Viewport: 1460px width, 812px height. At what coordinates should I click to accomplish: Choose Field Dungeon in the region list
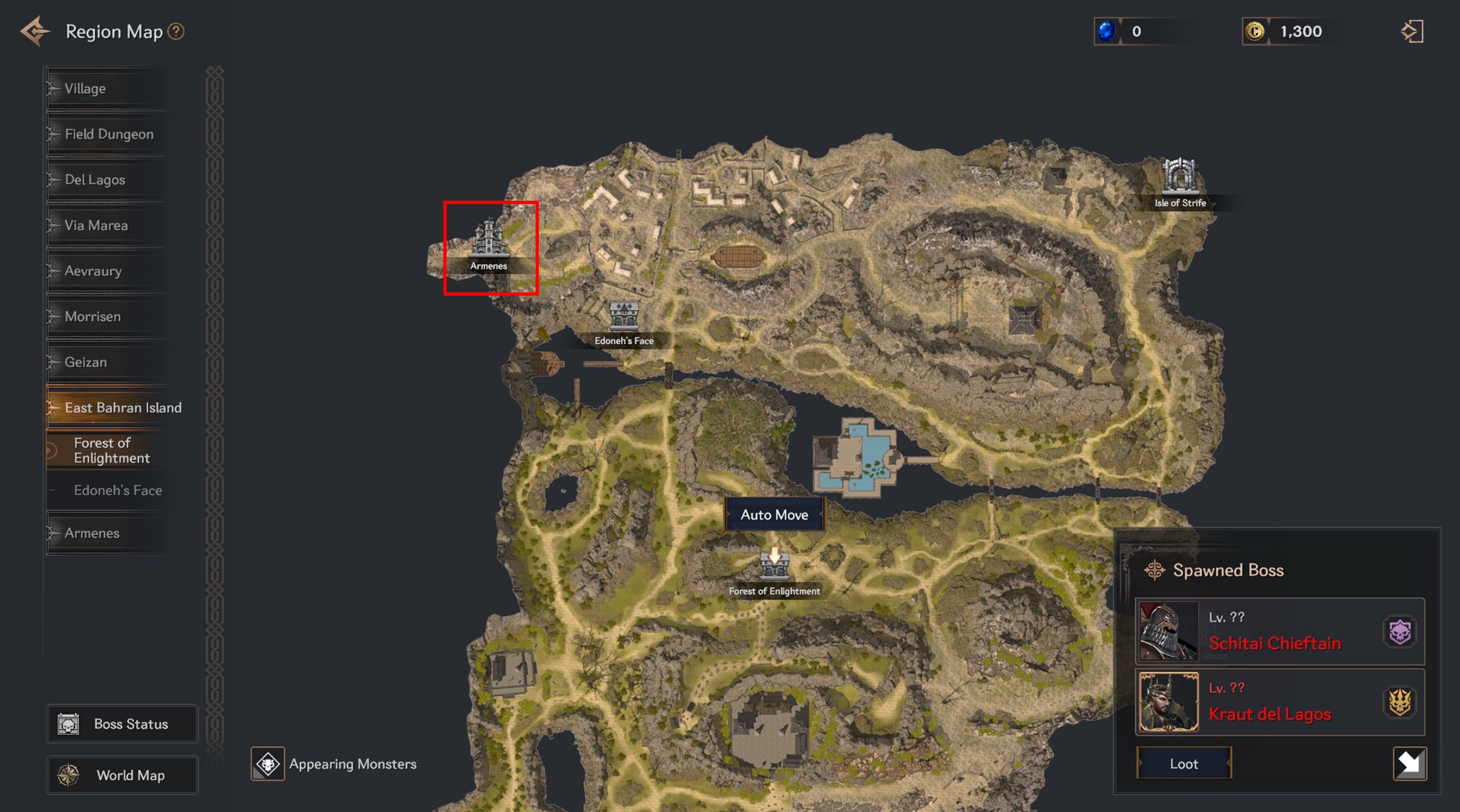pyautogui.click(x=109, y=134)
